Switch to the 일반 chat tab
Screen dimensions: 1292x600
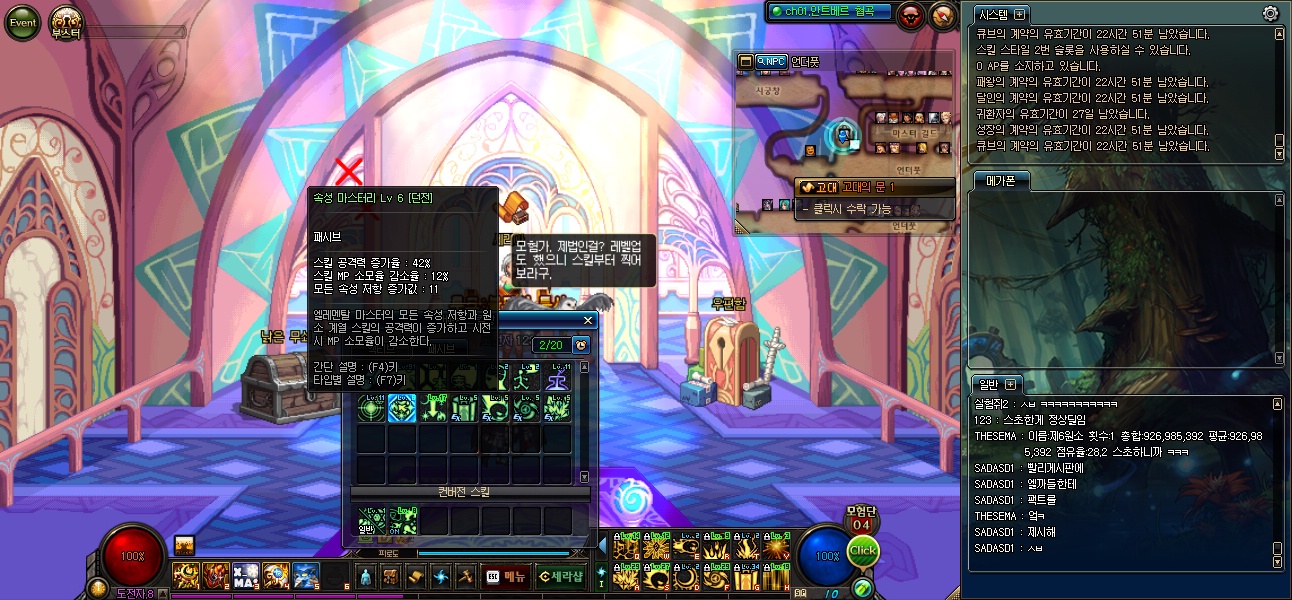click(988, 384)
